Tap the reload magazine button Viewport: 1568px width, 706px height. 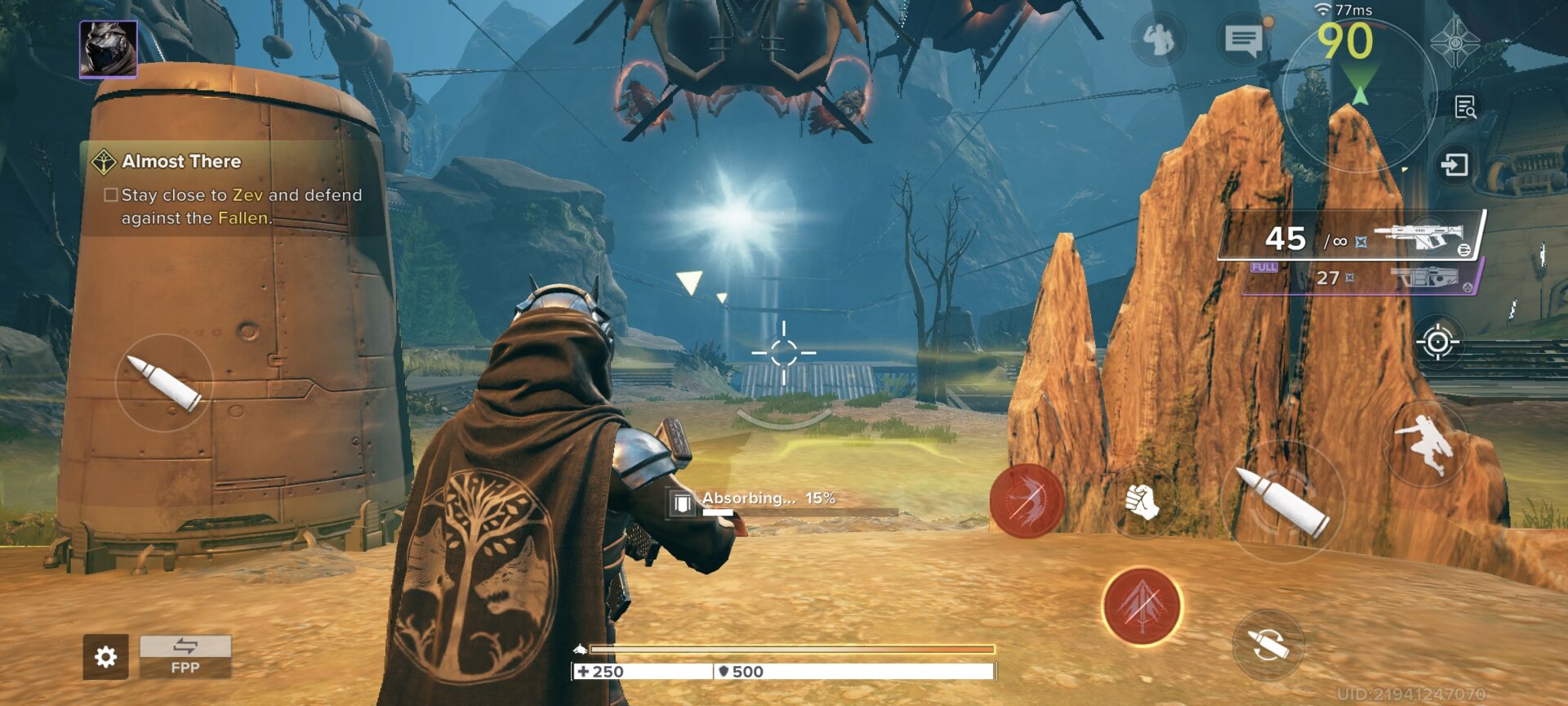tap(1267, 645)
